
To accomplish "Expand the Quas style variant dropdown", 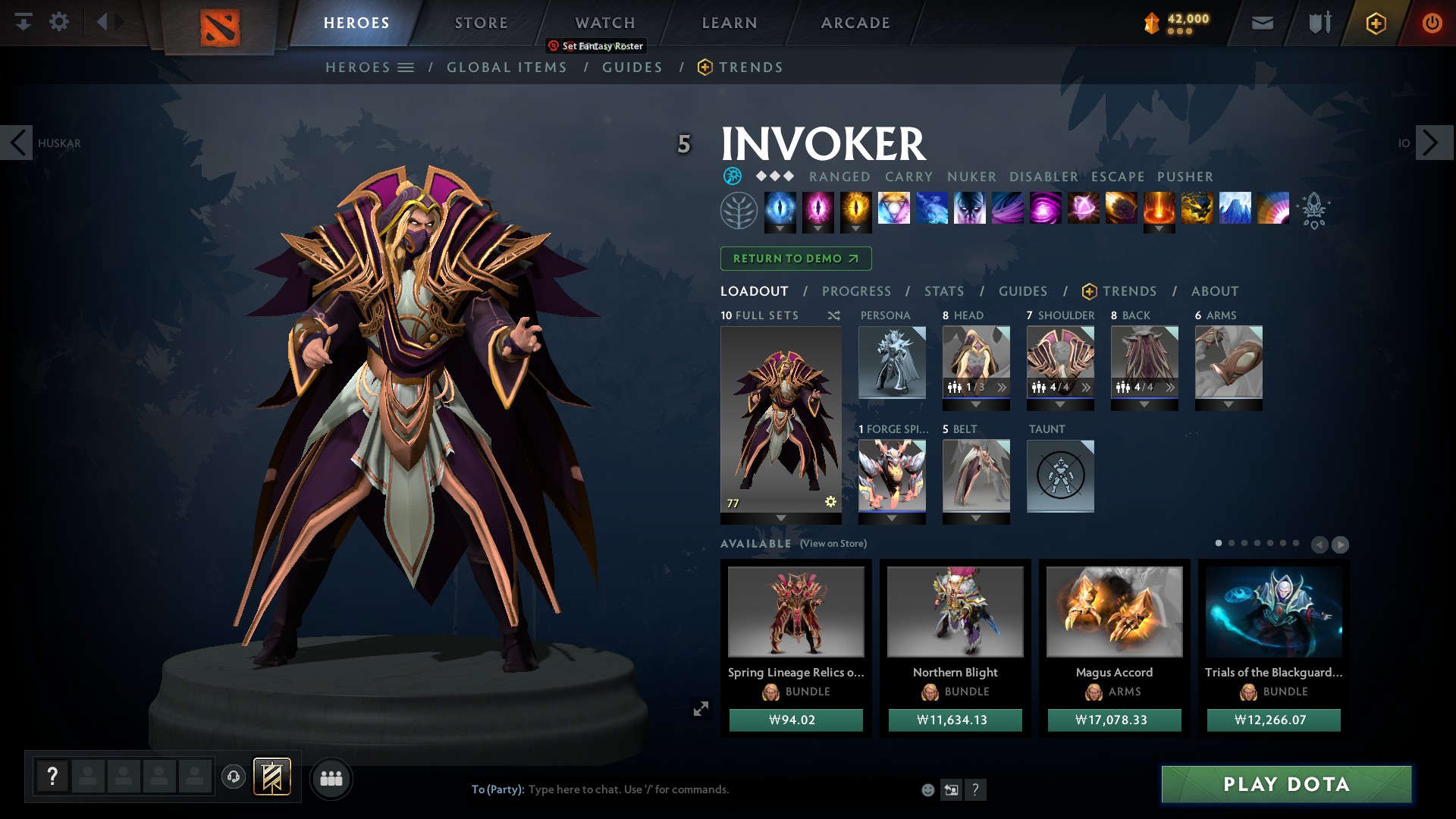I will tap(781, 228).
